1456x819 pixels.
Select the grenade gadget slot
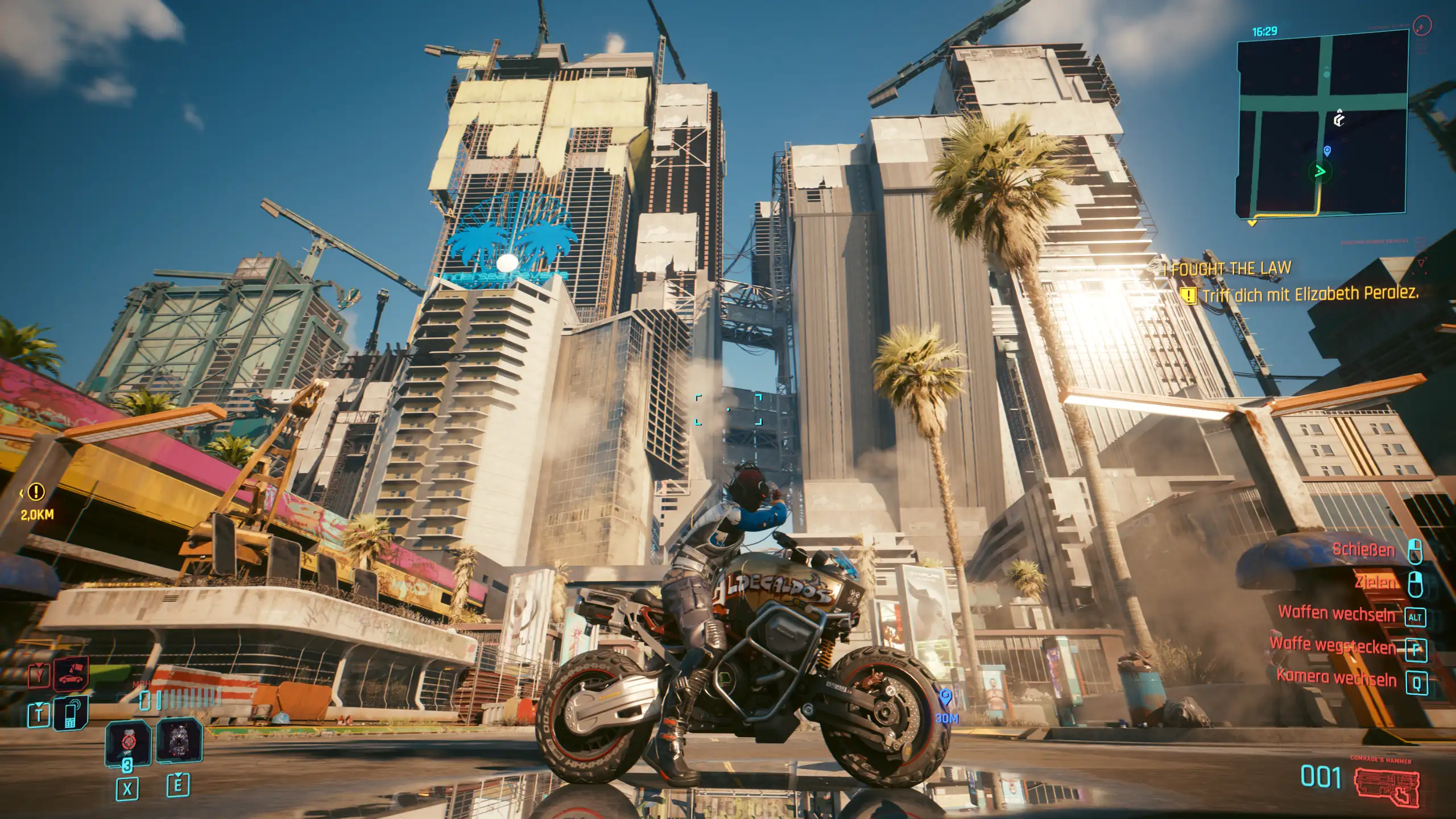click(x=179, y=741)
